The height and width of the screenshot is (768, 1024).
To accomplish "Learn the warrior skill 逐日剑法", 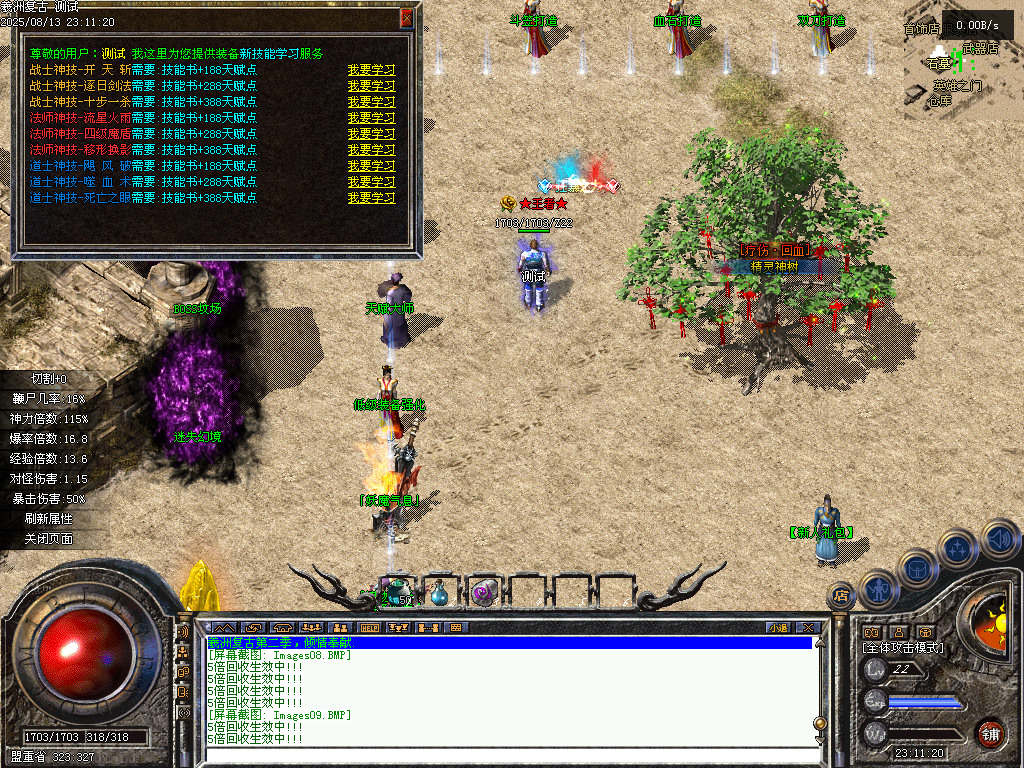I will tap(371, 86).
